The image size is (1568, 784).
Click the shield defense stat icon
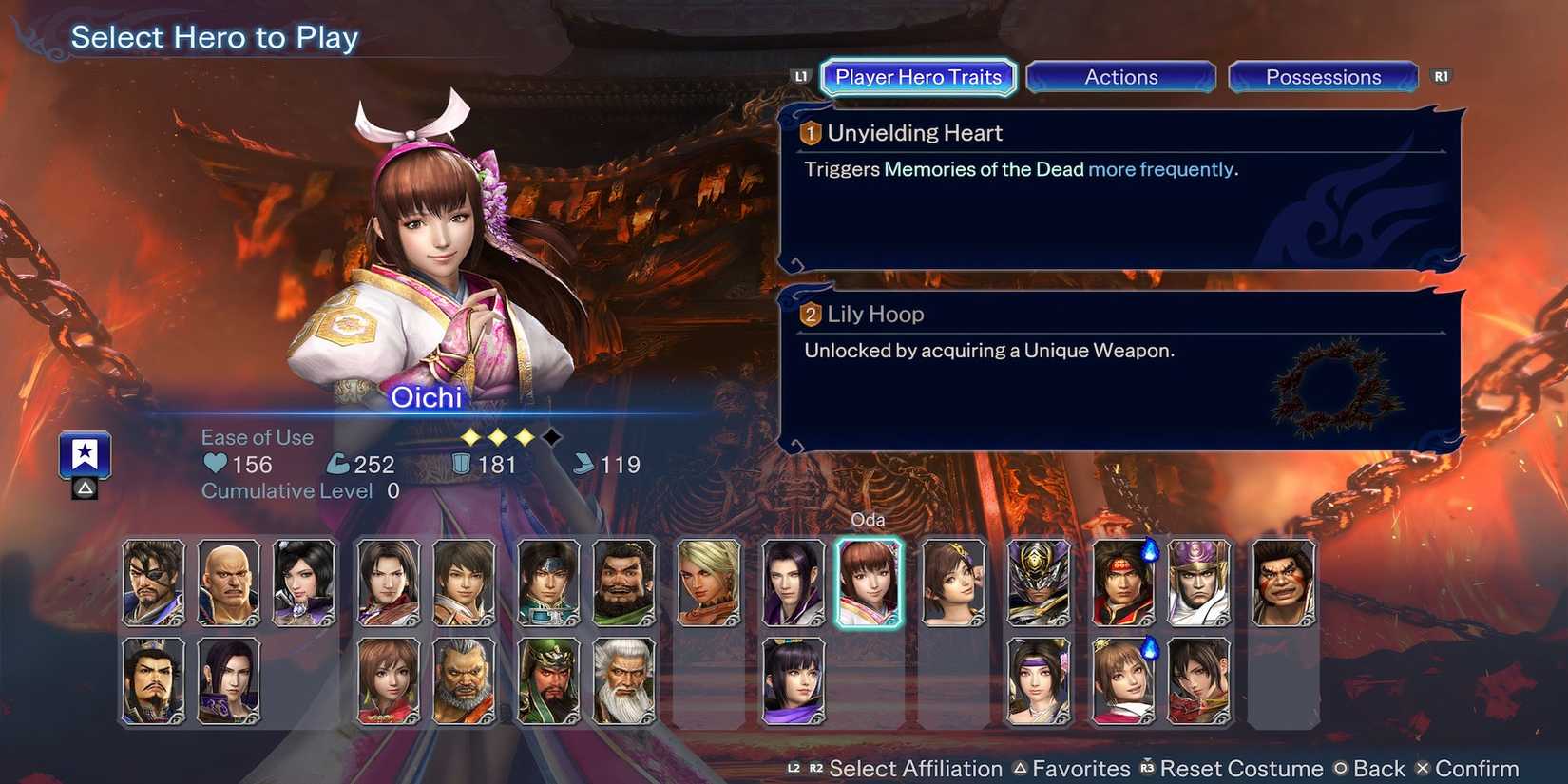click(x=460, y=465)
